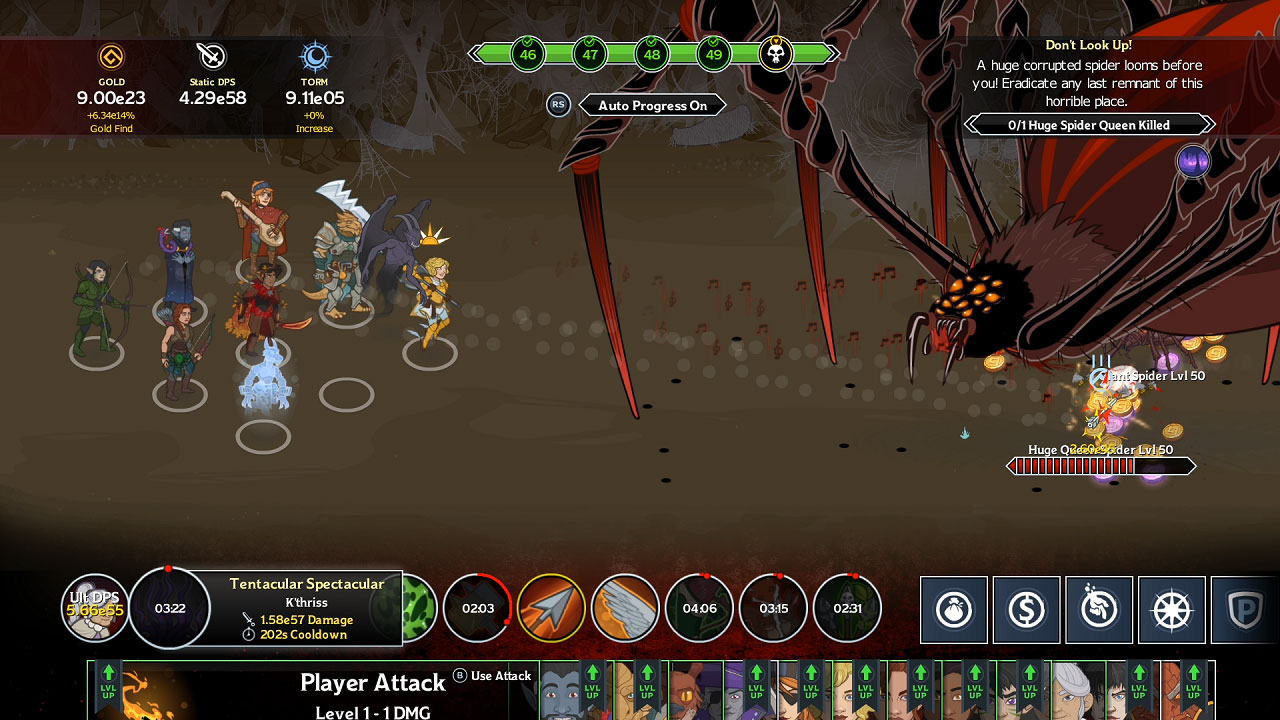Click the Huge Queen Spider health bar
The width and height of the screenshot is (1280, 720).
click(x=1100, y=465)
